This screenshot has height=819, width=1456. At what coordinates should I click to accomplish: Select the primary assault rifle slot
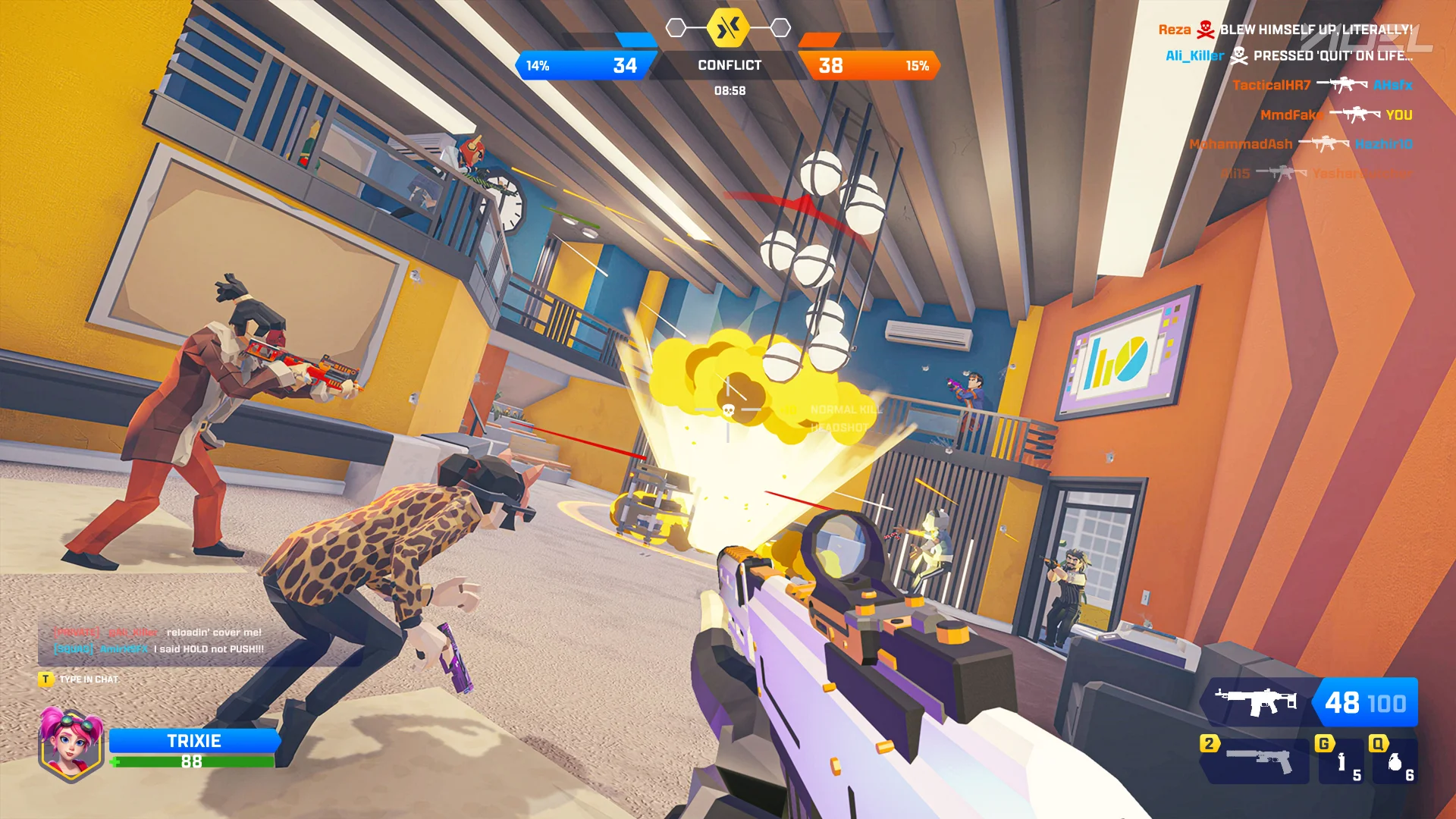[x=1308, y=702]
